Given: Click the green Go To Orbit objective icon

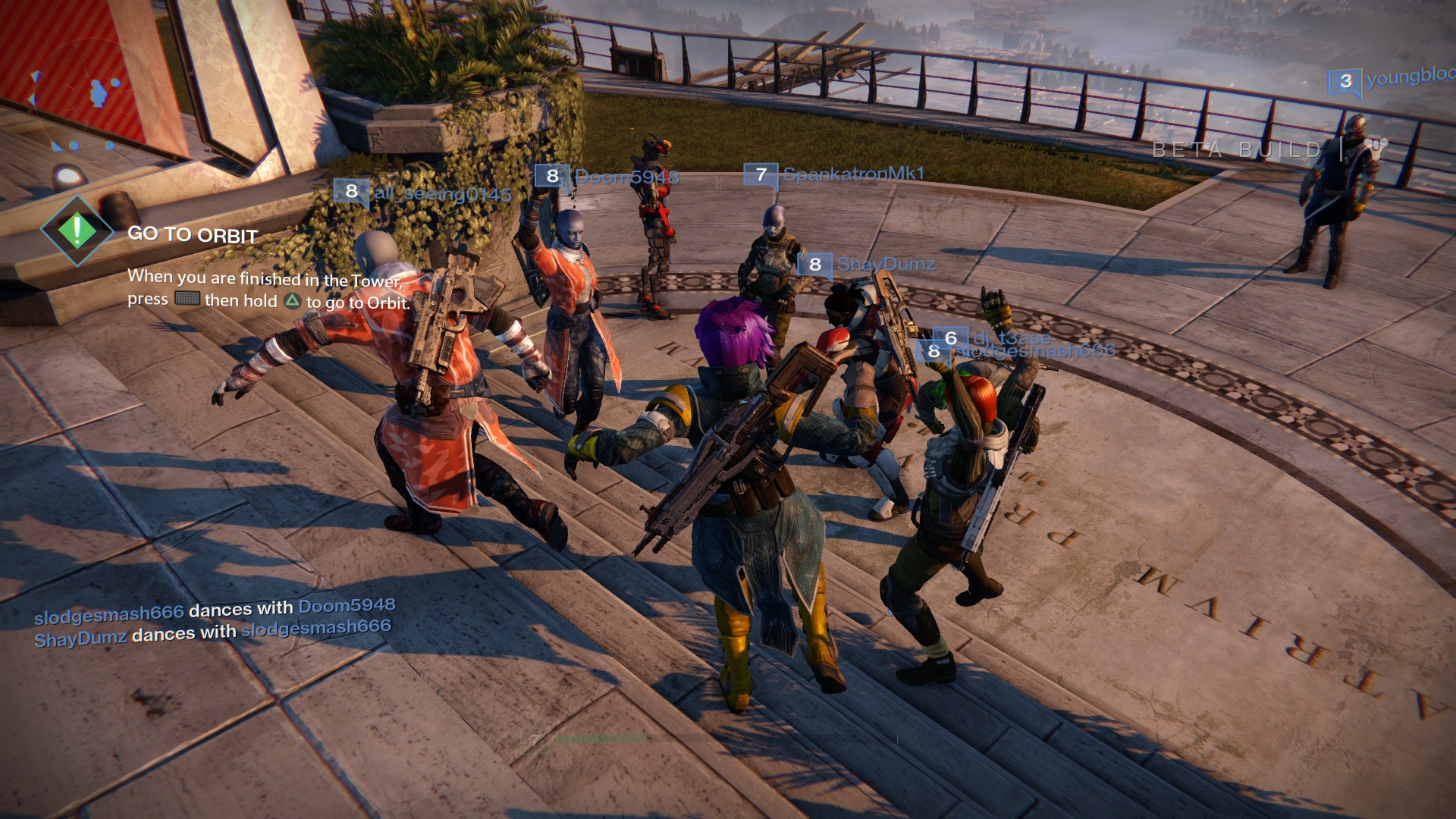Looking at the screenshot, I should [x=77, y=231].
